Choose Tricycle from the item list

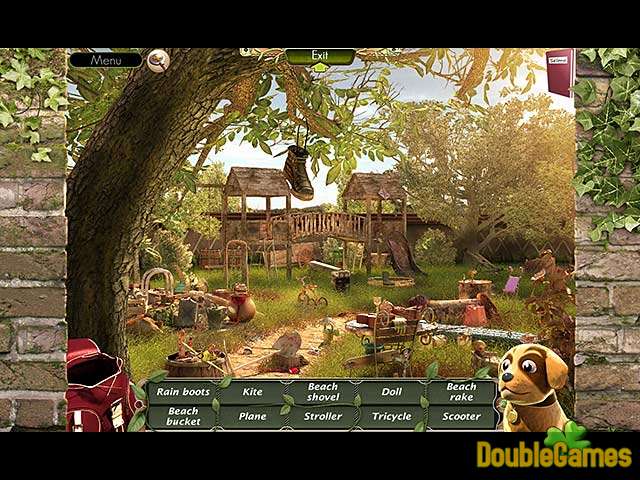pyautogui.click(x=392, y=416)
